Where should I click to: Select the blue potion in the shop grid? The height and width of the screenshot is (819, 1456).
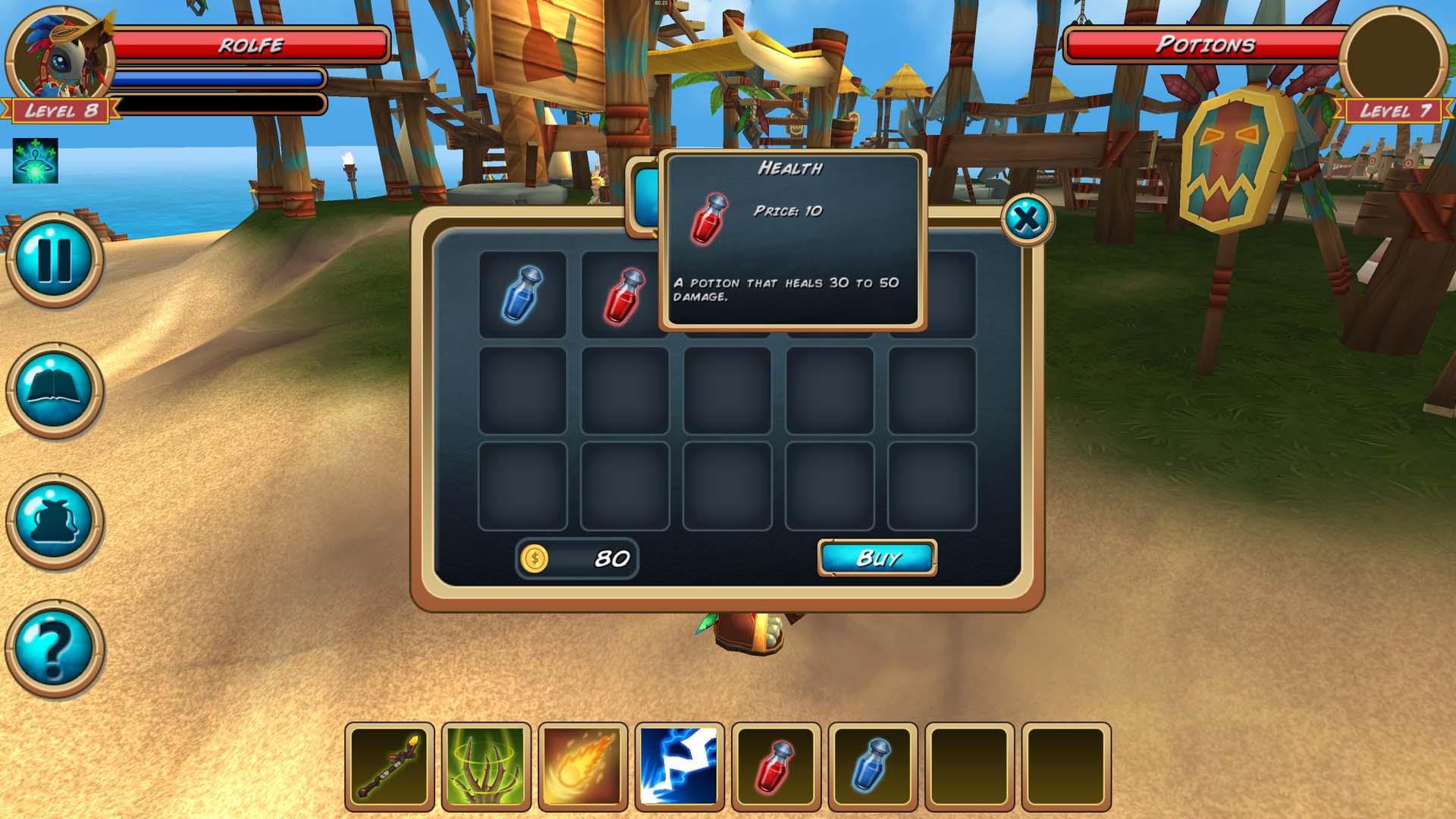coord(522,293)
